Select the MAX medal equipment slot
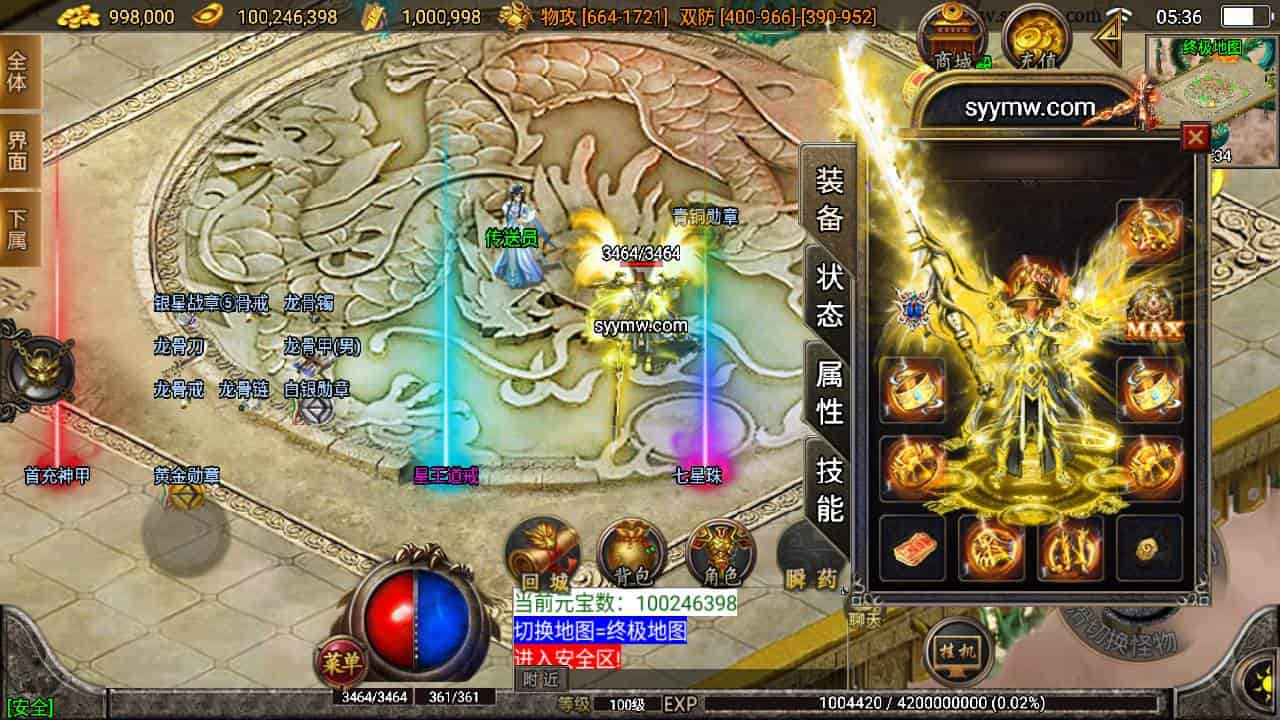This screenshot has height=720, width=1280. (x=1151, y=312)
